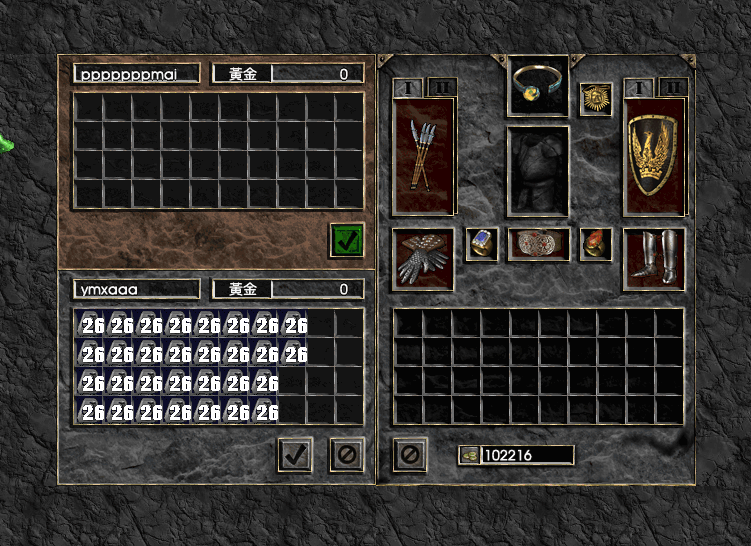Pick the gold circlet in the helm slot

click(539, 85)
